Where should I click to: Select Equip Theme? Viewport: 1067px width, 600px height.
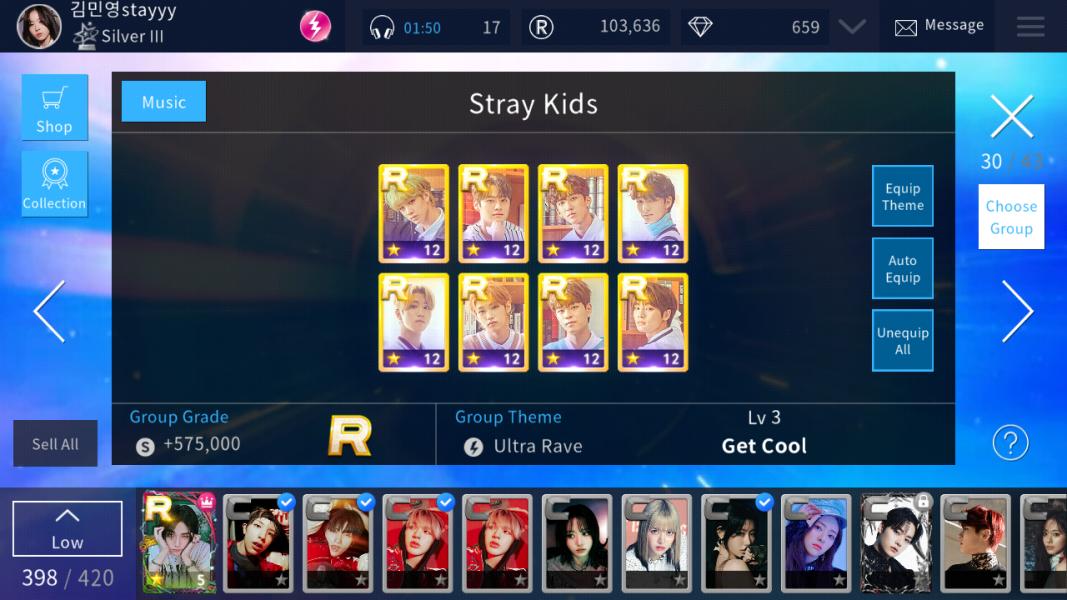coord(902,196)
